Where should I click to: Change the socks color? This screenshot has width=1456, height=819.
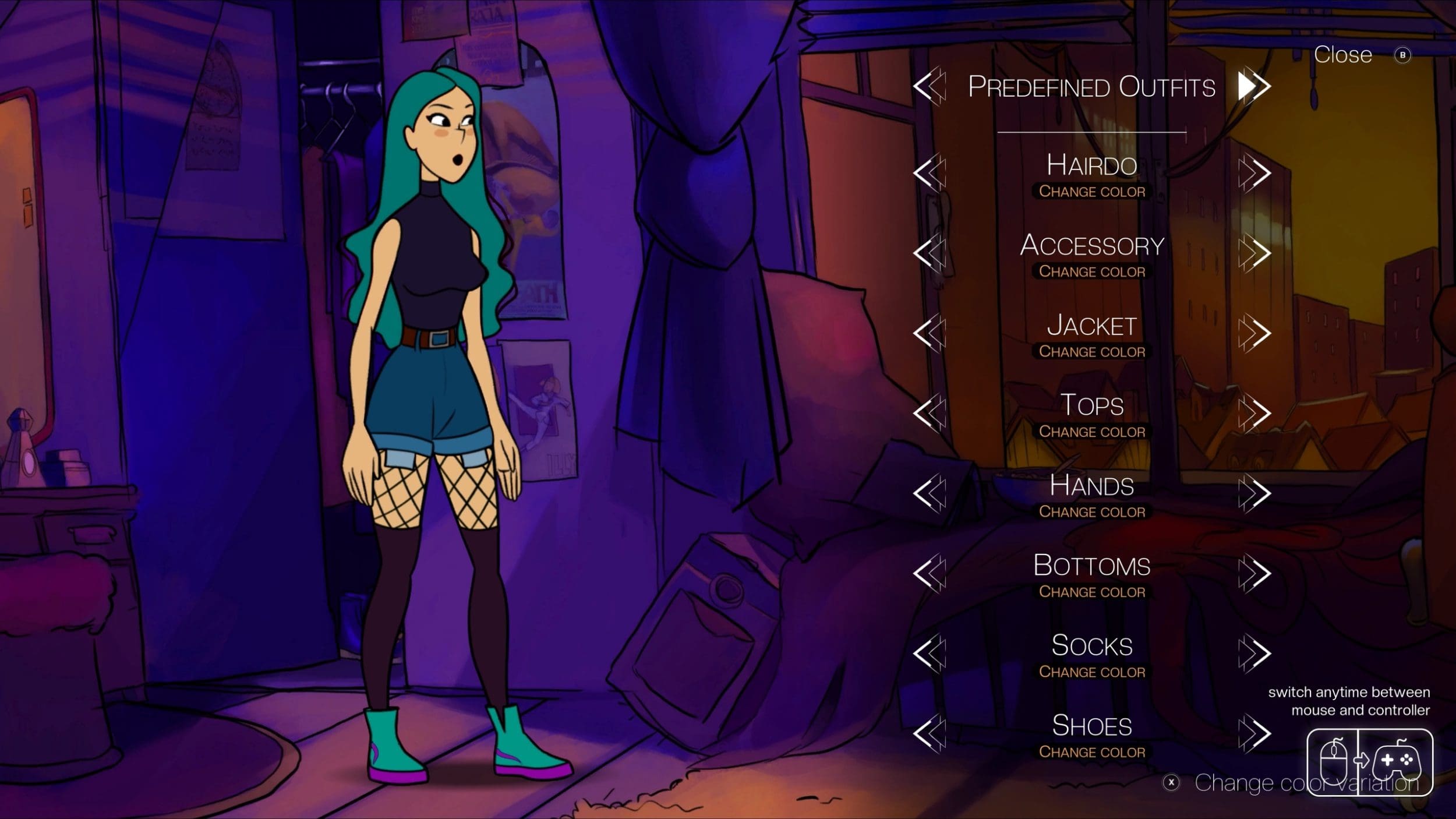coord(1092,672)
